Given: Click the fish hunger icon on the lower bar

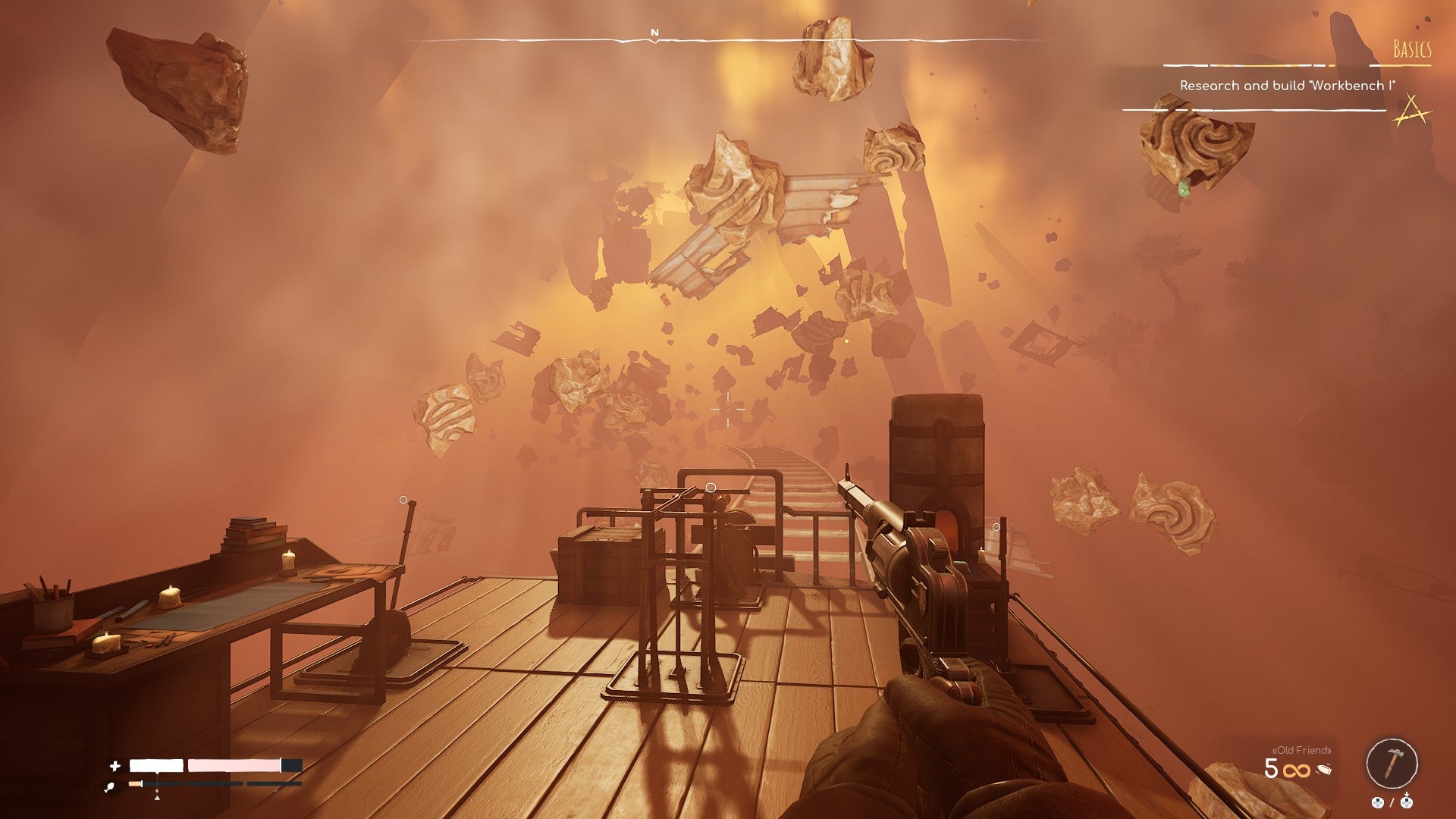Looking at the screenshot, I should (x=110, y=785).
